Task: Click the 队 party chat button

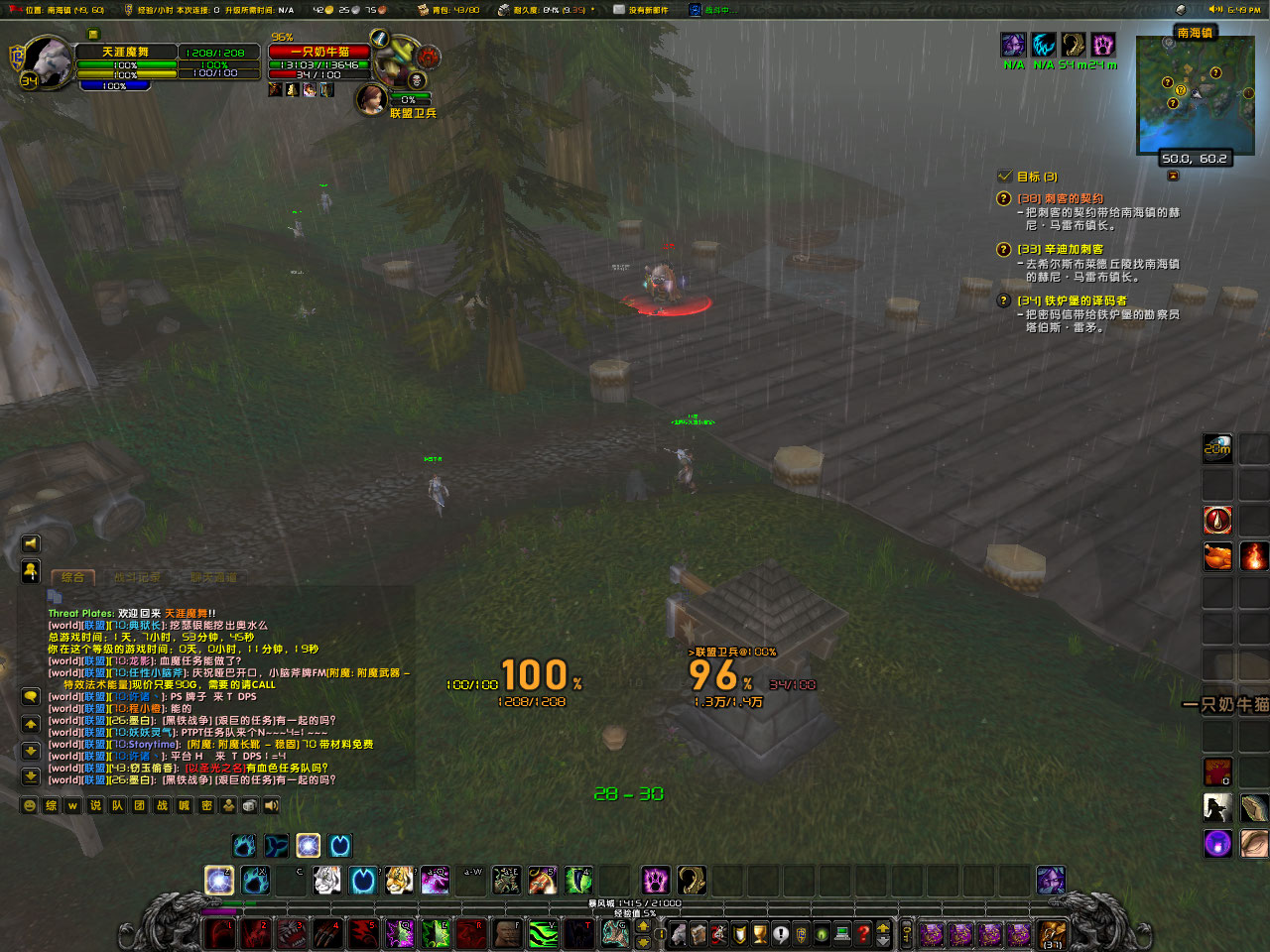Action: click(117, 805)
